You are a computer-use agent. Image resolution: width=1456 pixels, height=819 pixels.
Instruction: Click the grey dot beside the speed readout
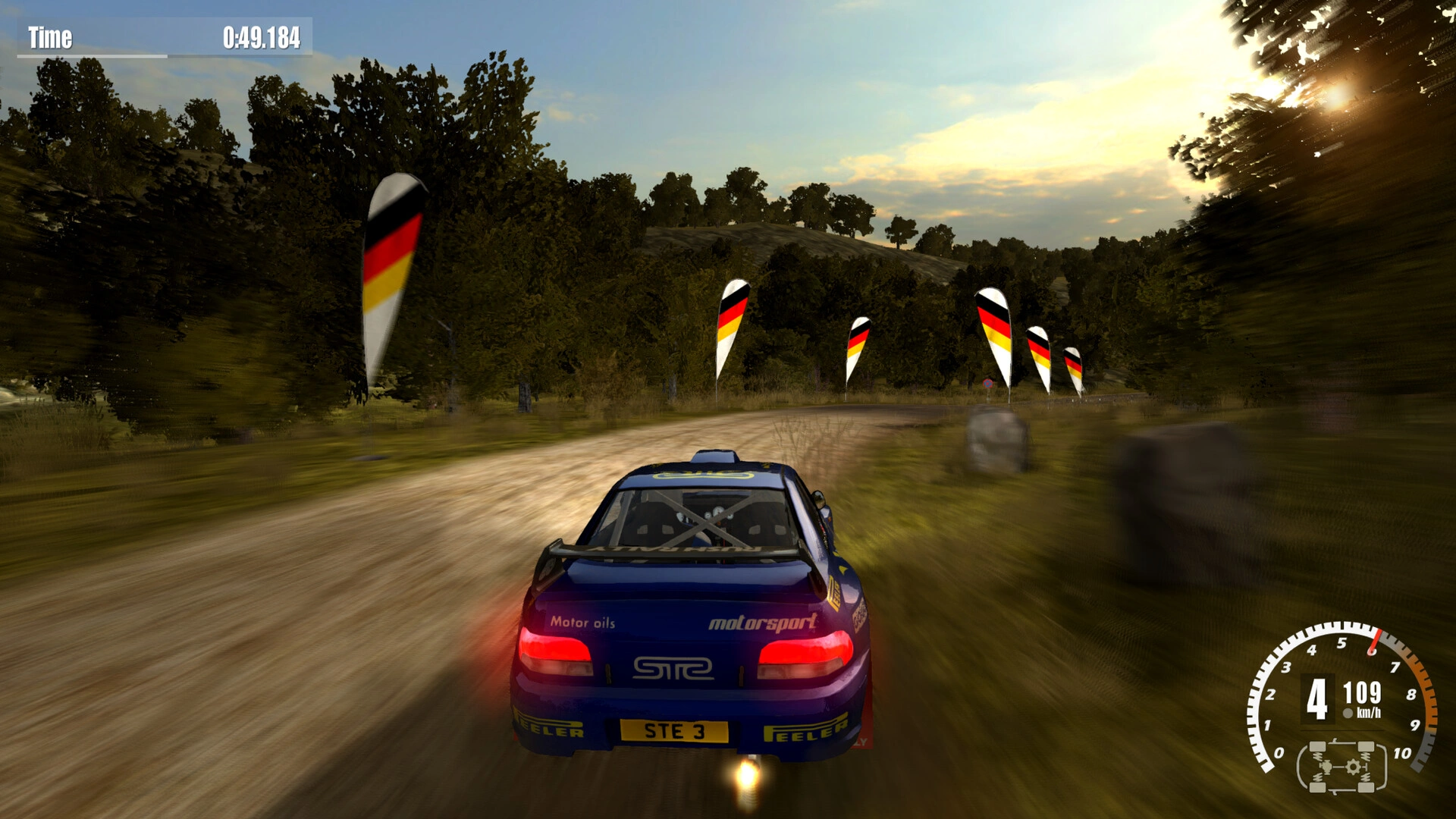pos(1348,713)
